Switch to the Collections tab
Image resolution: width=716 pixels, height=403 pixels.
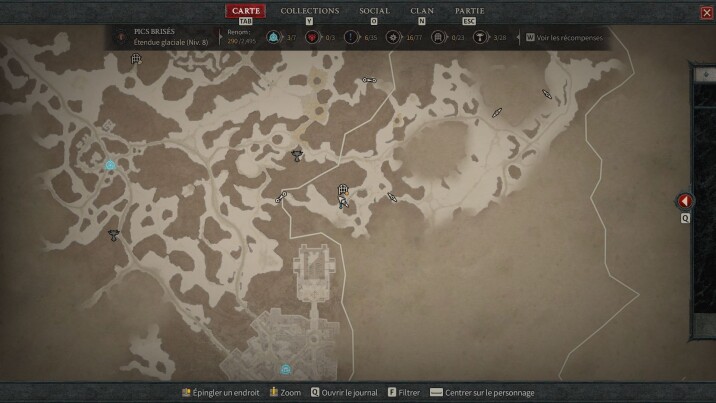click(309, 11)
